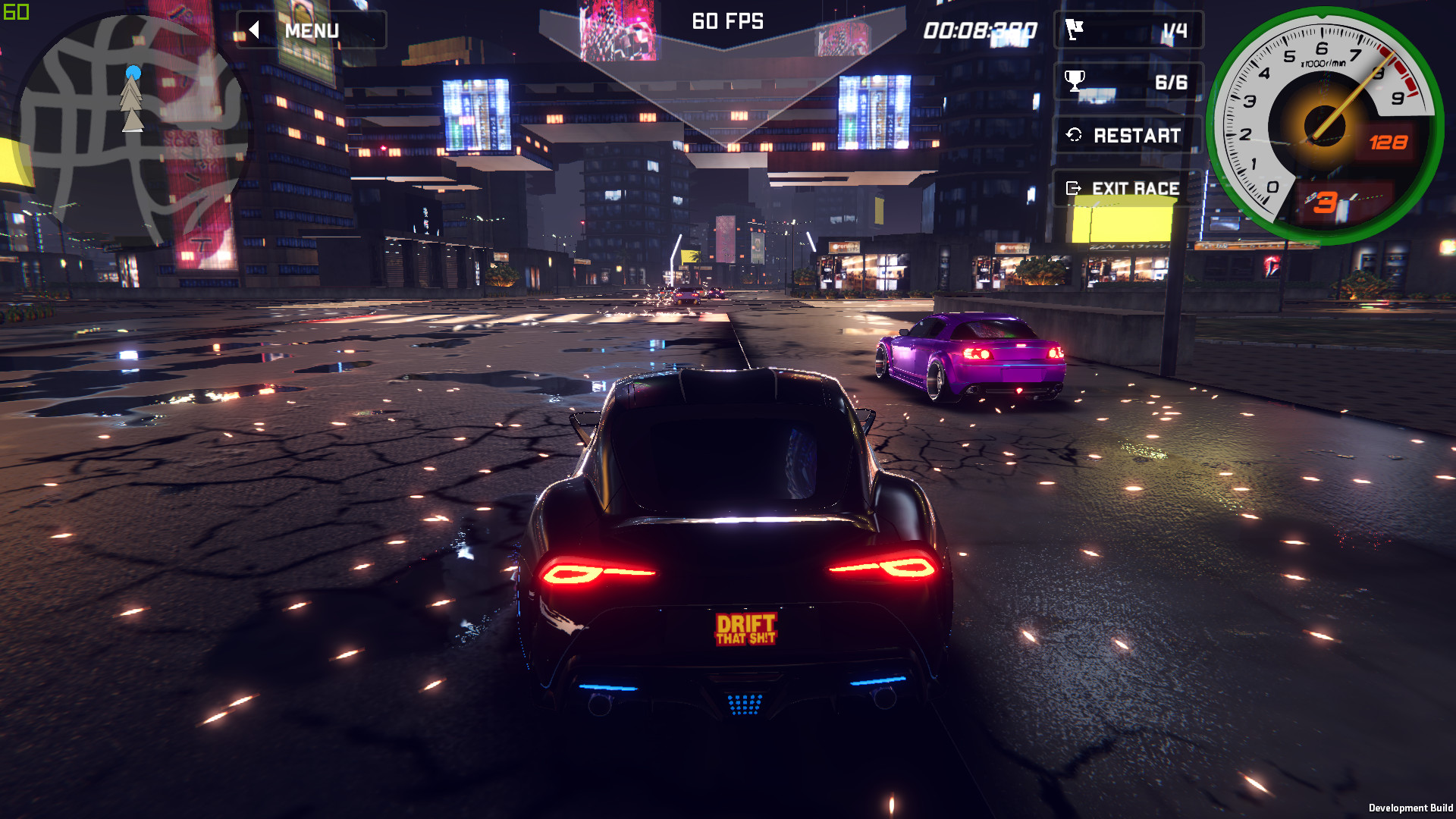This screenshot has height=819, width=1456.
Task: Click the green 60 FPS counter top-left corner
Action: click(14, 12)
